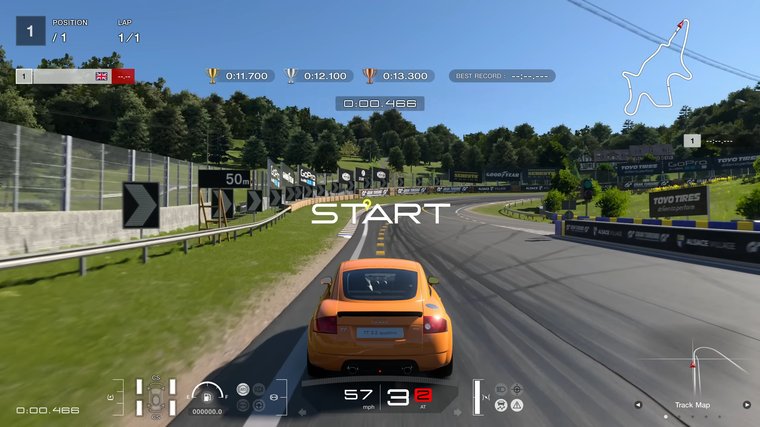The image size is (760, 427).
Task: Select the player row with British flag
Action: pyautogui.click(x=75, y=76)
